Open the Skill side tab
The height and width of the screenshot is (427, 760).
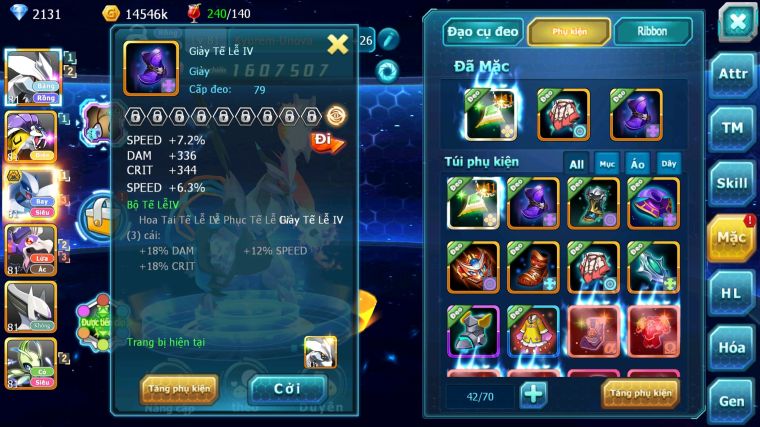(732, 183)
